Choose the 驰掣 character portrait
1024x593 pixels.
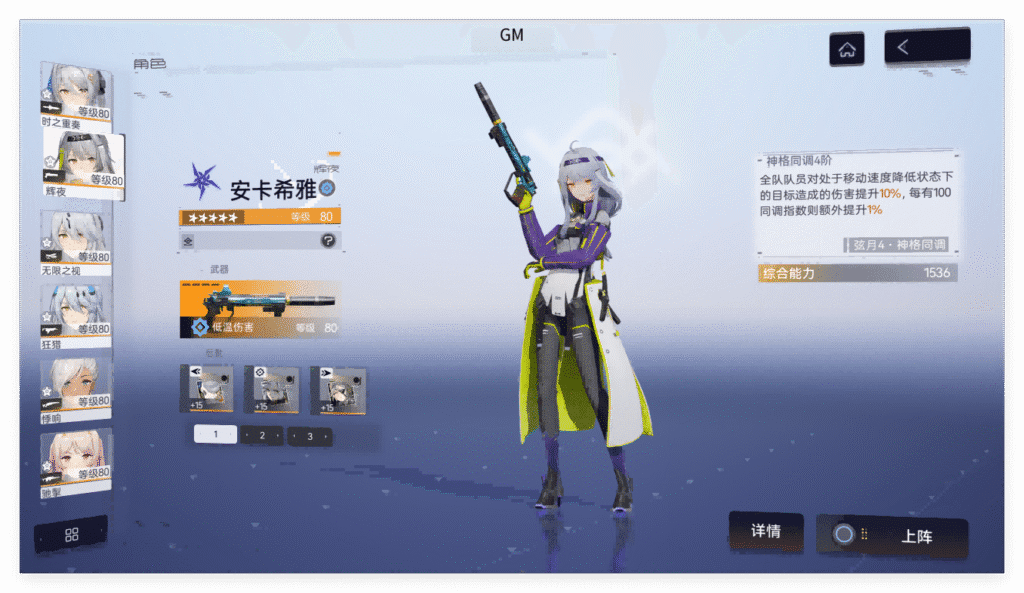pos(75,459)
